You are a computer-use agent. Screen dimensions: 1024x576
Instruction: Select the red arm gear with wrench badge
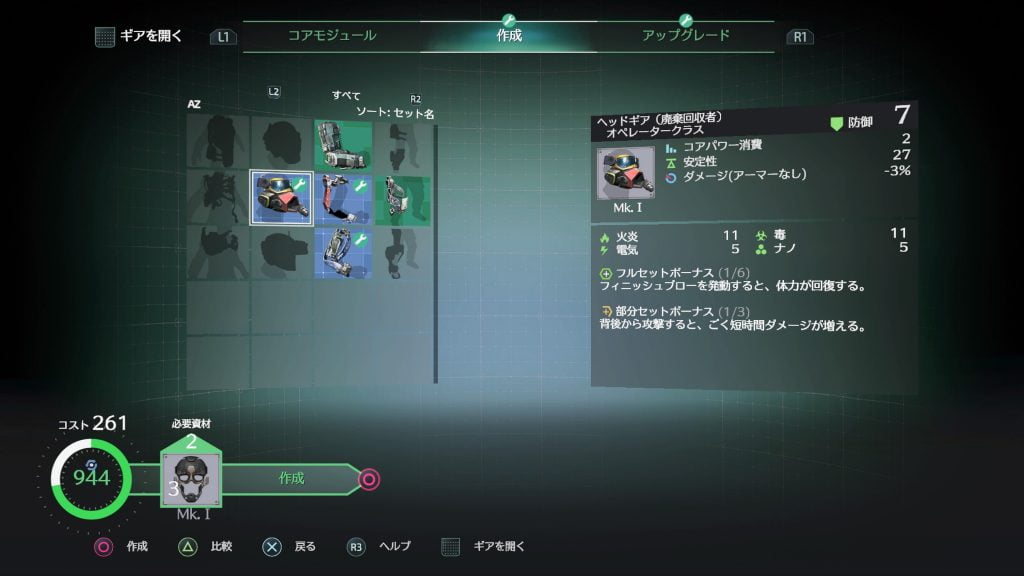pos(343,197)
